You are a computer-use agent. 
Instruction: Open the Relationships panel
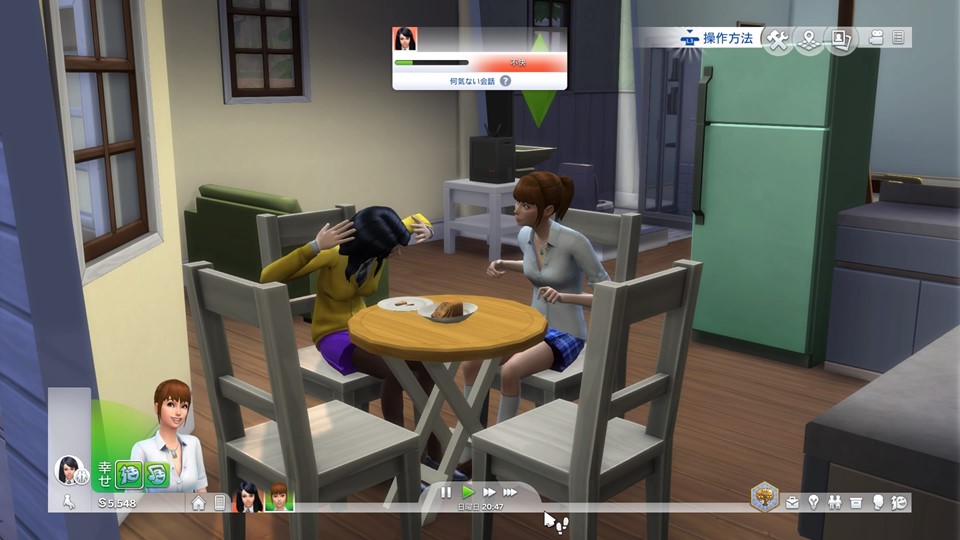click(x=836, y=502)
